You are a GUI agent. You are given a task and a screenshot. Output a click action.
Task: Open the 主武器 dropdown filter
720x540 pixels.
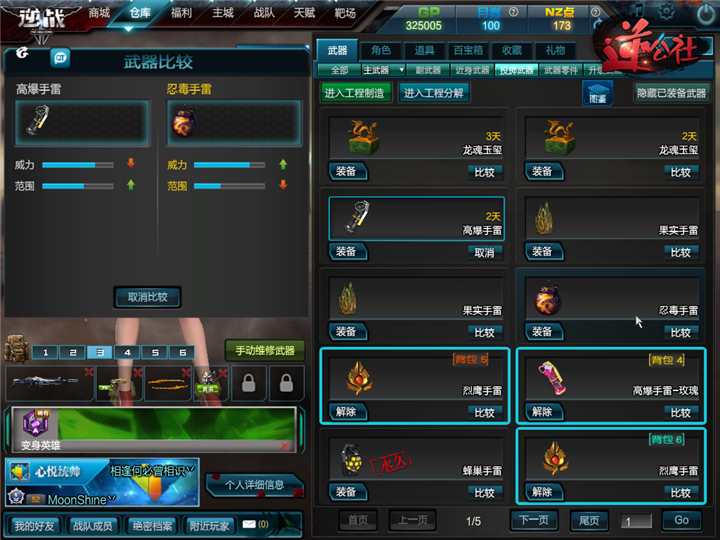(x=383, y=70)
